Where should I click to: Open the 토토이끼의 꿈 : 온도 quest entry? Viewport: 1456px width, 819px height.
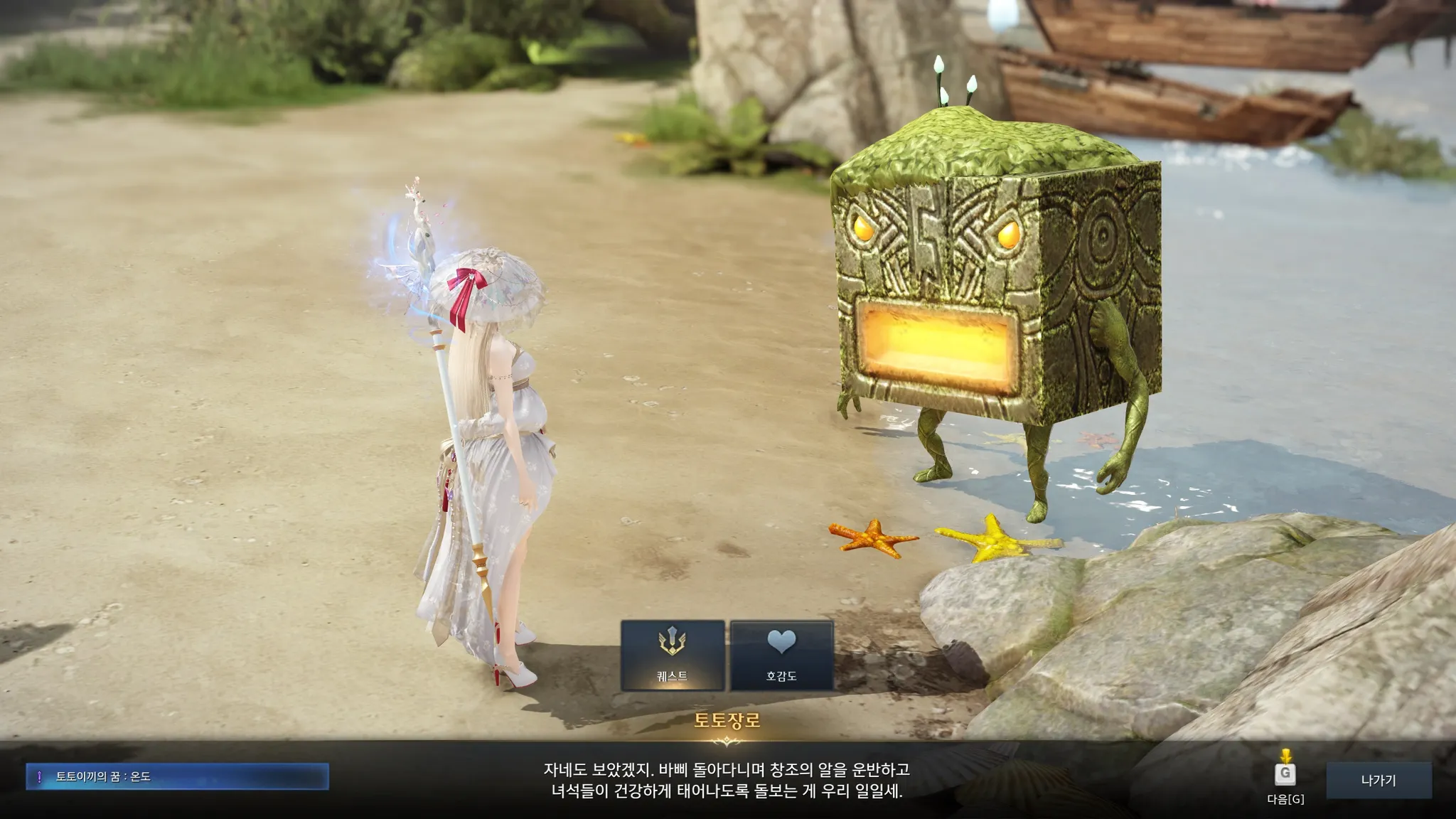pos(177,776)
